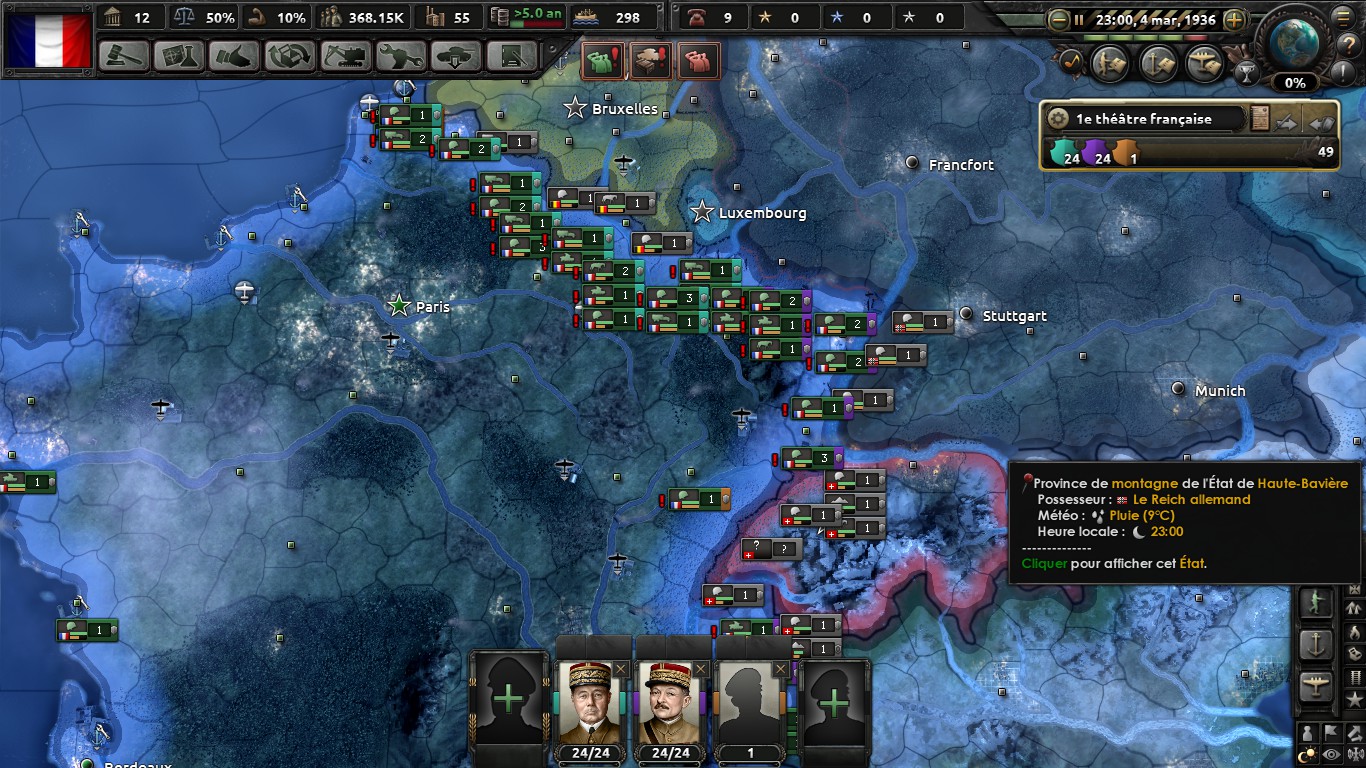Decrease game speed with the minus button
The width and height of the screenshot is (1366, 768).
(1058, 19)
